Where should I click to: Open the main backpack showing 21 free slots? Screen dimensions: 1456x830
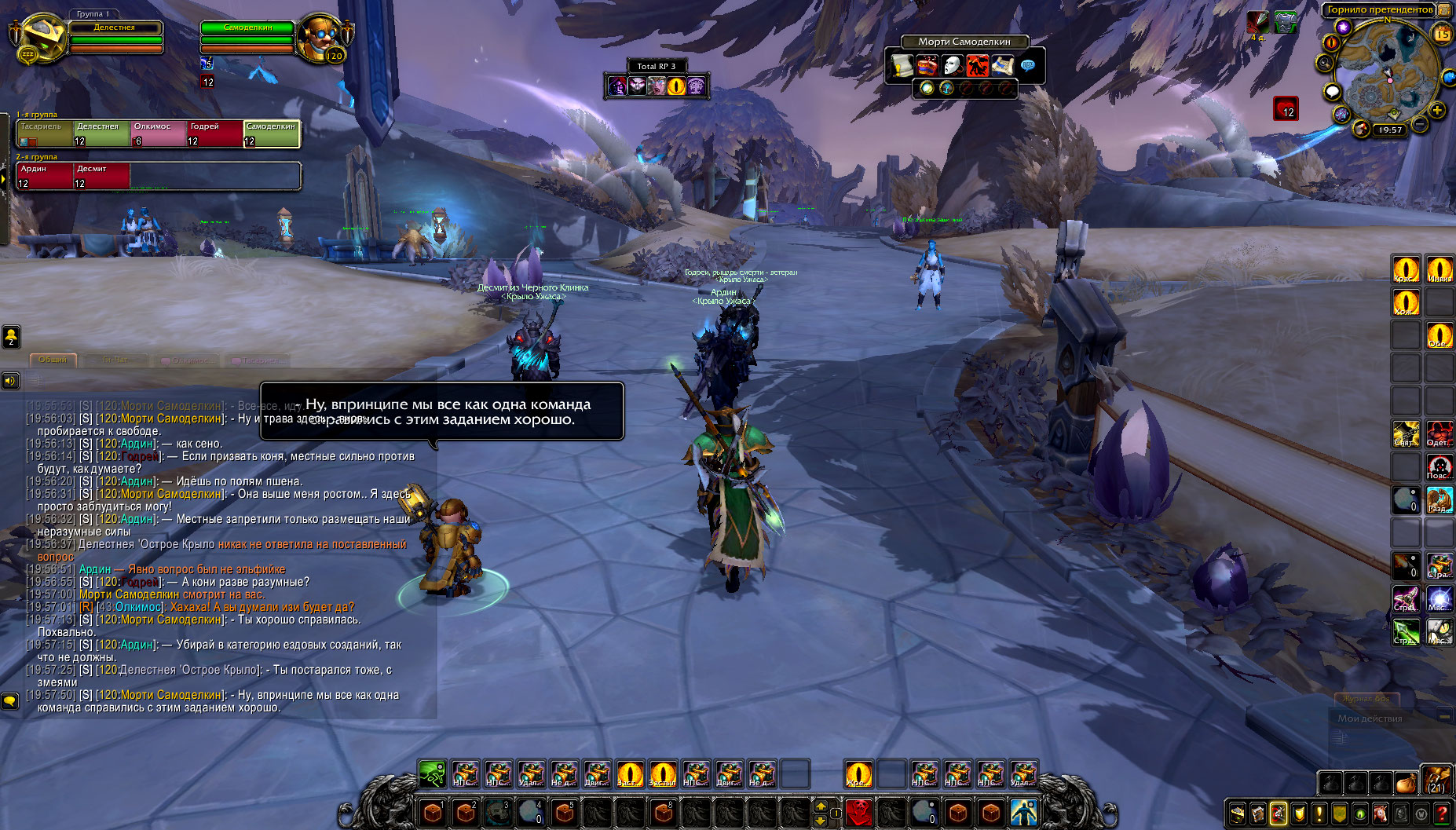click(1437, 780)
